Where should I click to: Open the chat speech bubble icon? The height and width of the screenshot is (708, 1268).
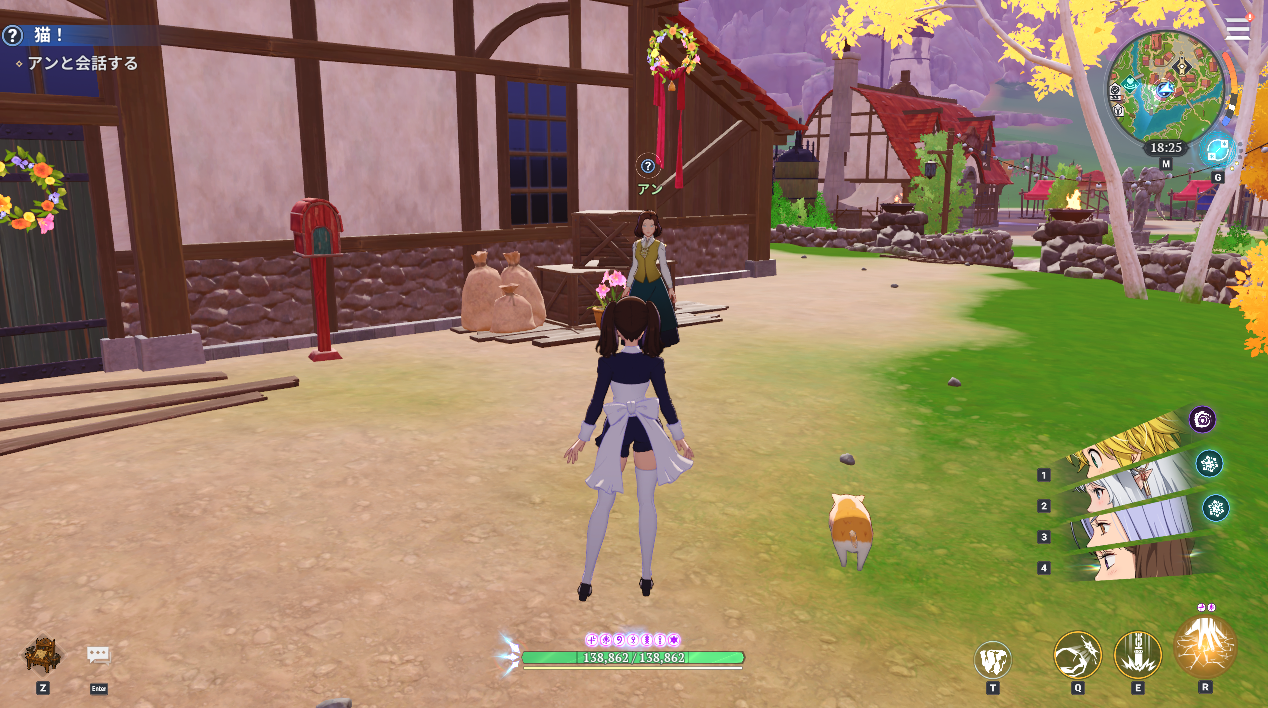pyautogui.click(x=98, y=655)
